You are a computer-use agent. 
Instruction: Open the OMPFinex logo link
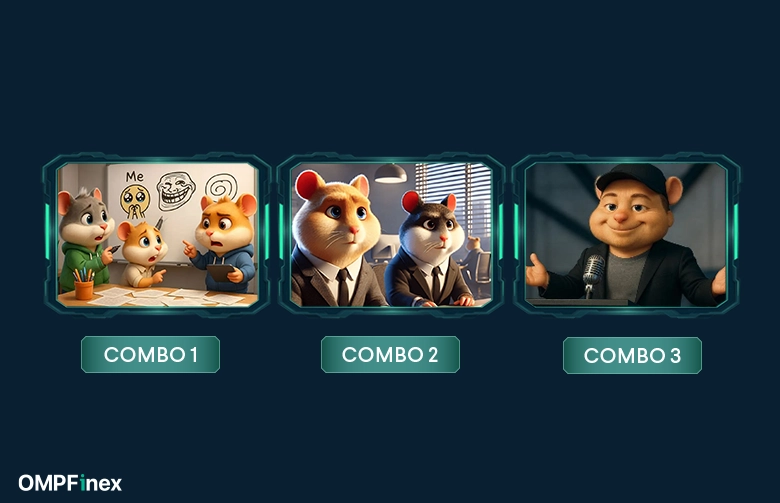70,484
